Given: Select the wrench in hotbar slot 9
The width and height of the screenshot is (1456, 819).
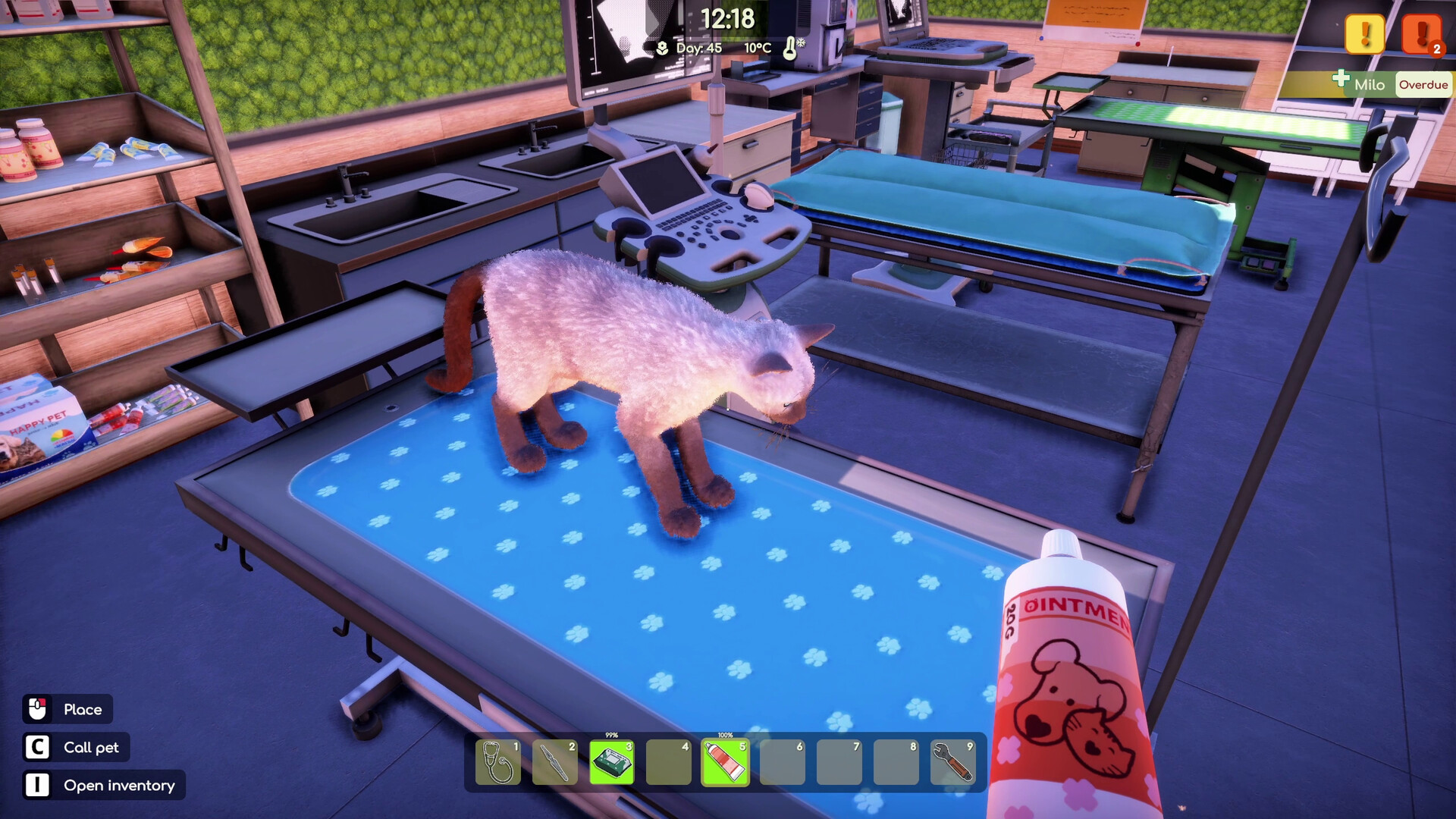Looking at the screenshot, I should tap(952, 762).
